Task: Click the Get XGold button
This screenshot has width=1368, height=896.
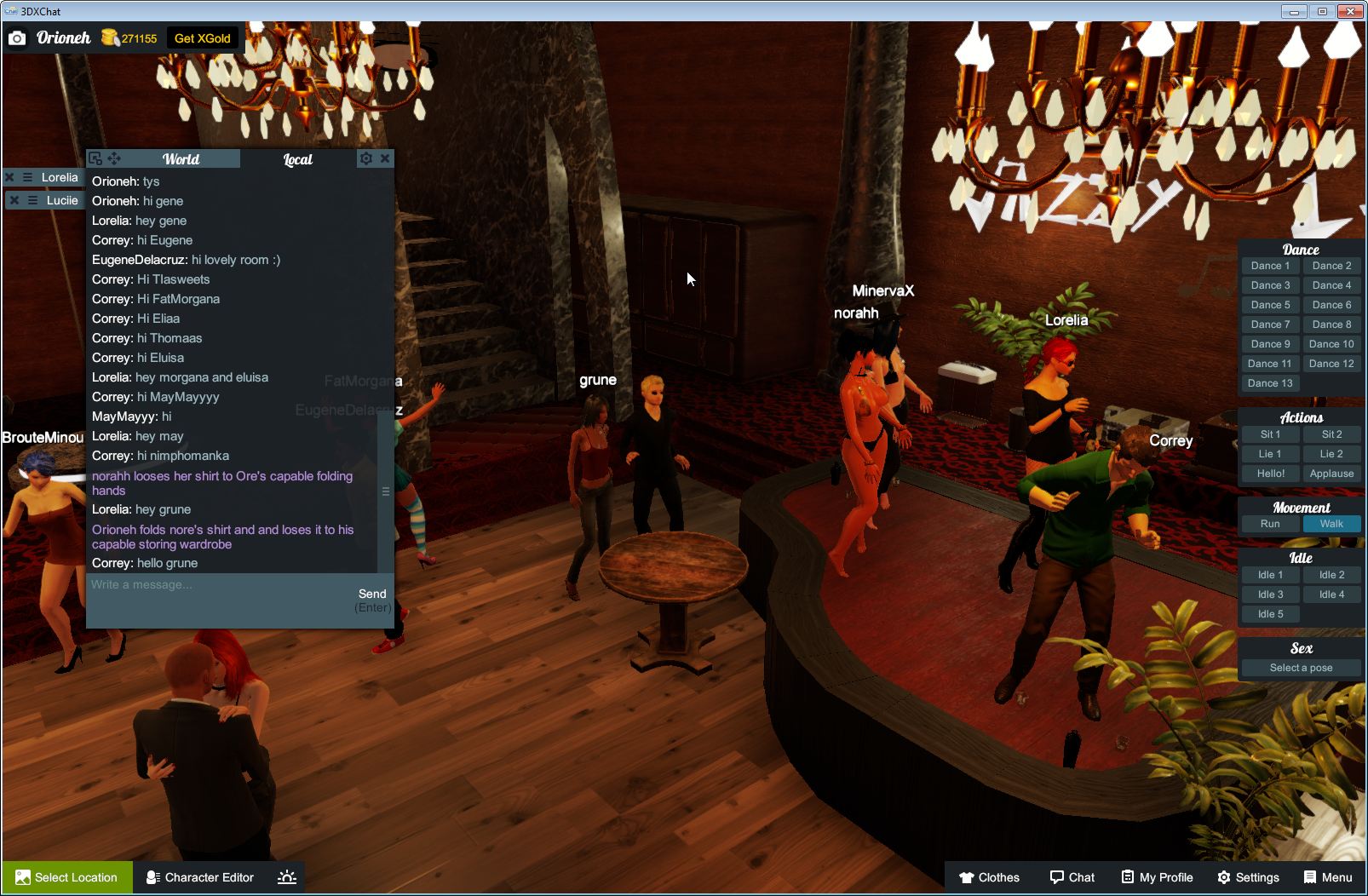Action: 203,37
